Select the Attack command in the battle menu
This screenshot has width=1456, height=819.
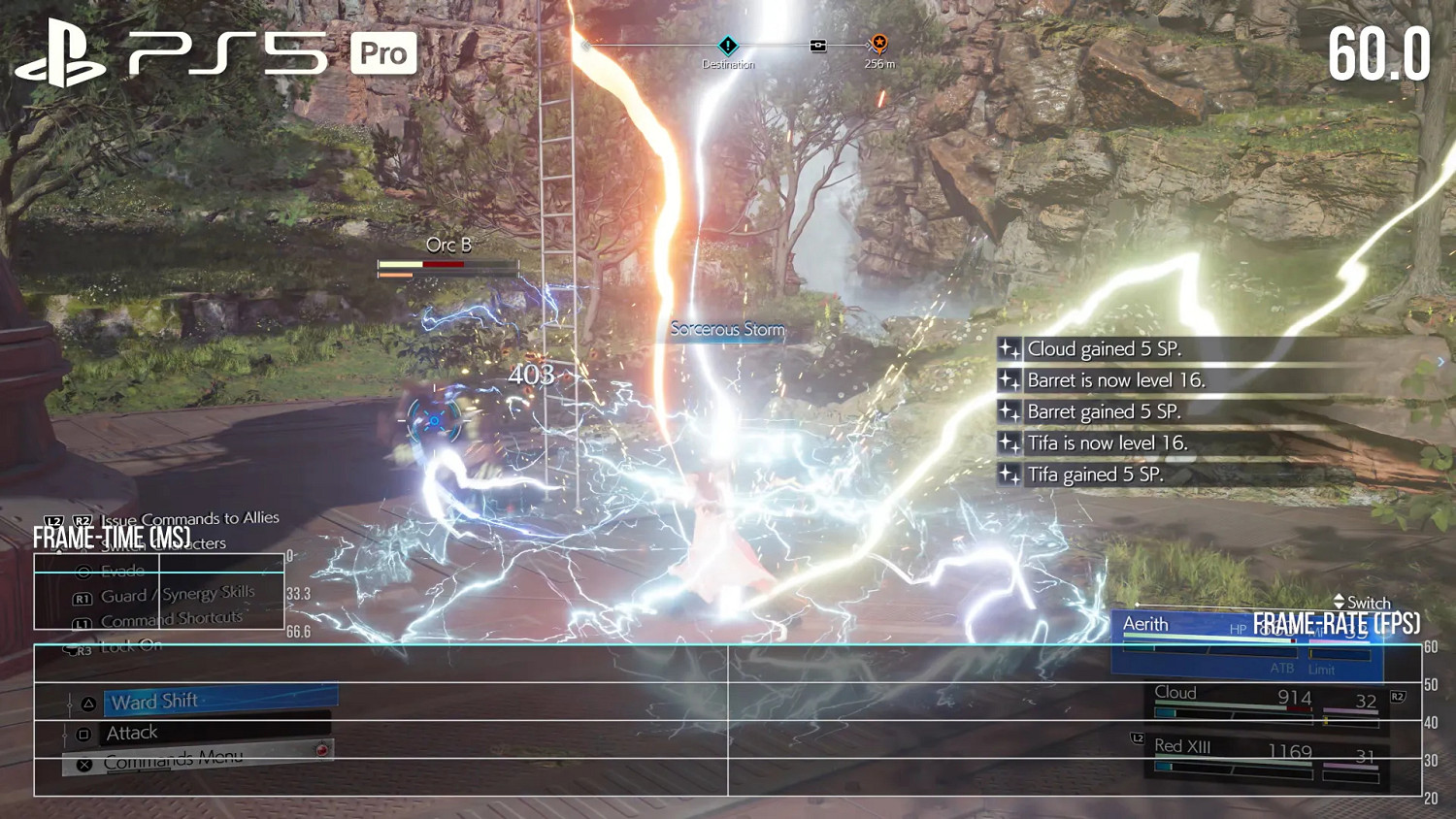(132, 732)
